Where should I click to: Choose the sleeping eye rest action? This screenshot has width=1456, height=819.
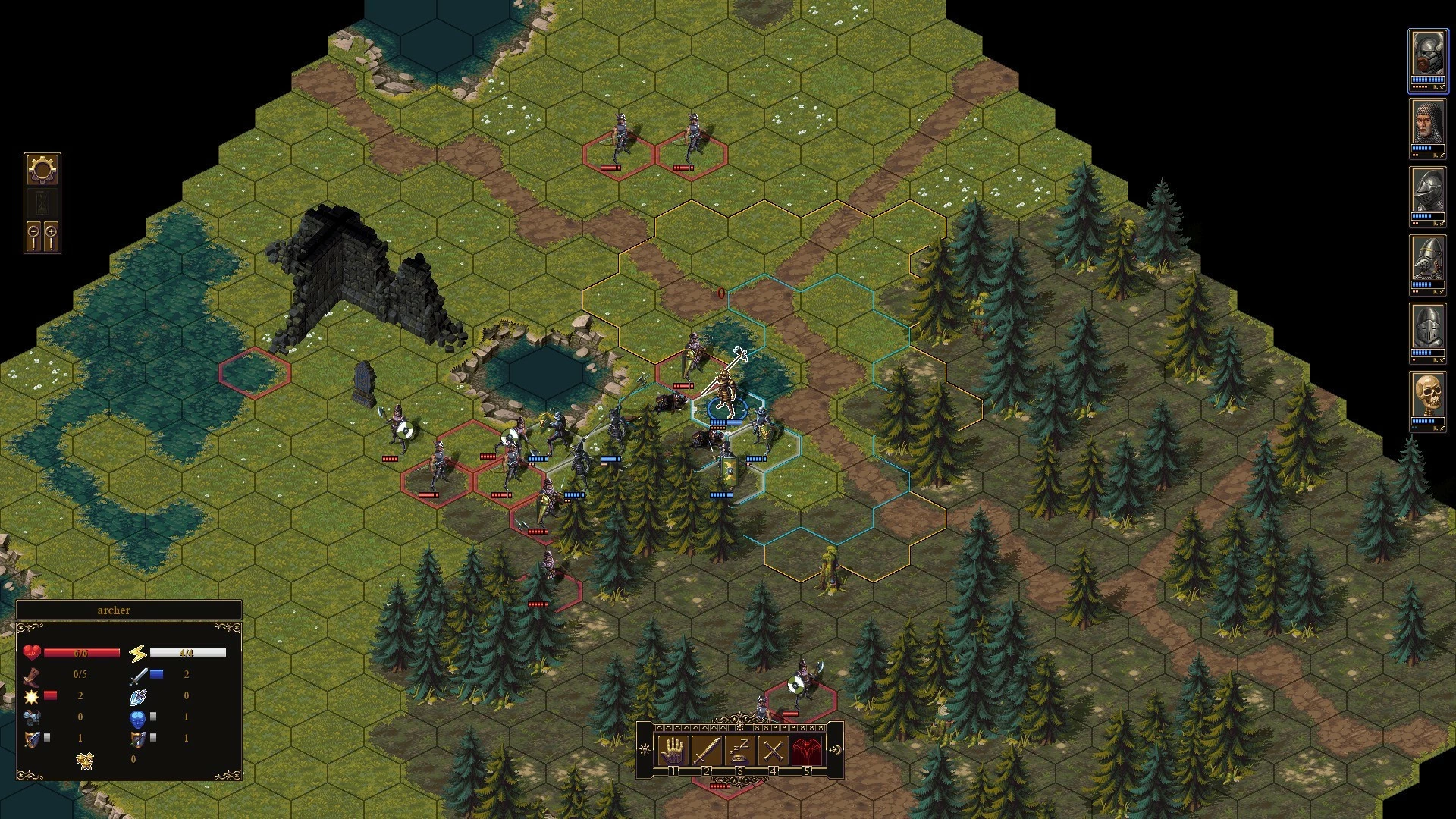pyautogui.click(x=739, y=749)
